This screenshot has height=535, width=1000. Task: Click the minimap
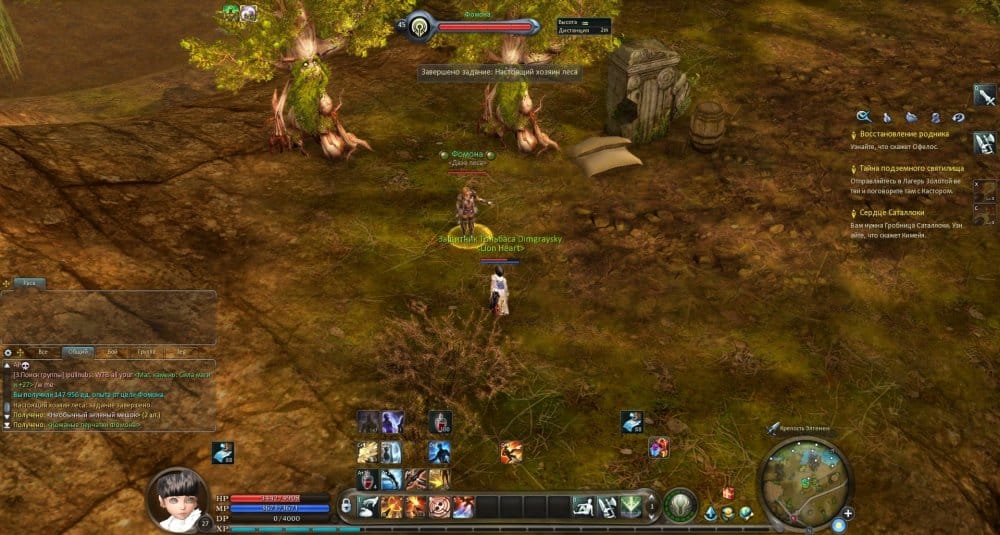pyautogui.click(x=805, y=483)
